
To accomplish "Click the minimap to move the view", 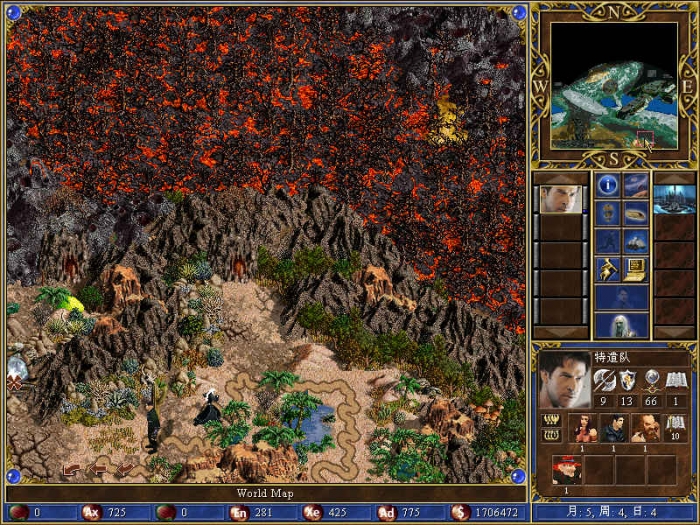I will [614, 86].
